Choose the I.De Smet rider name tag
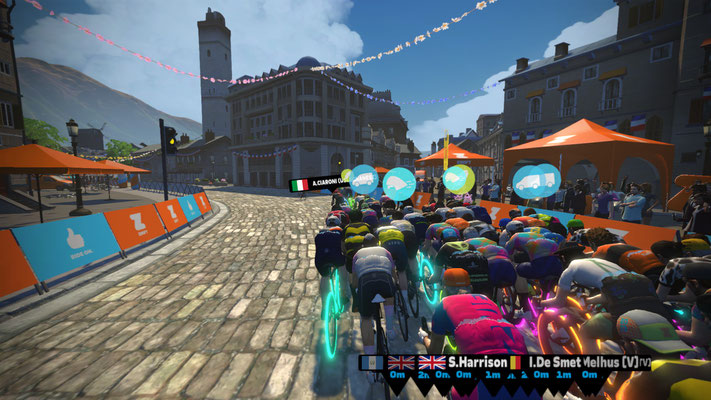Viewport: 711px width, 400px height. click(539, 362)
